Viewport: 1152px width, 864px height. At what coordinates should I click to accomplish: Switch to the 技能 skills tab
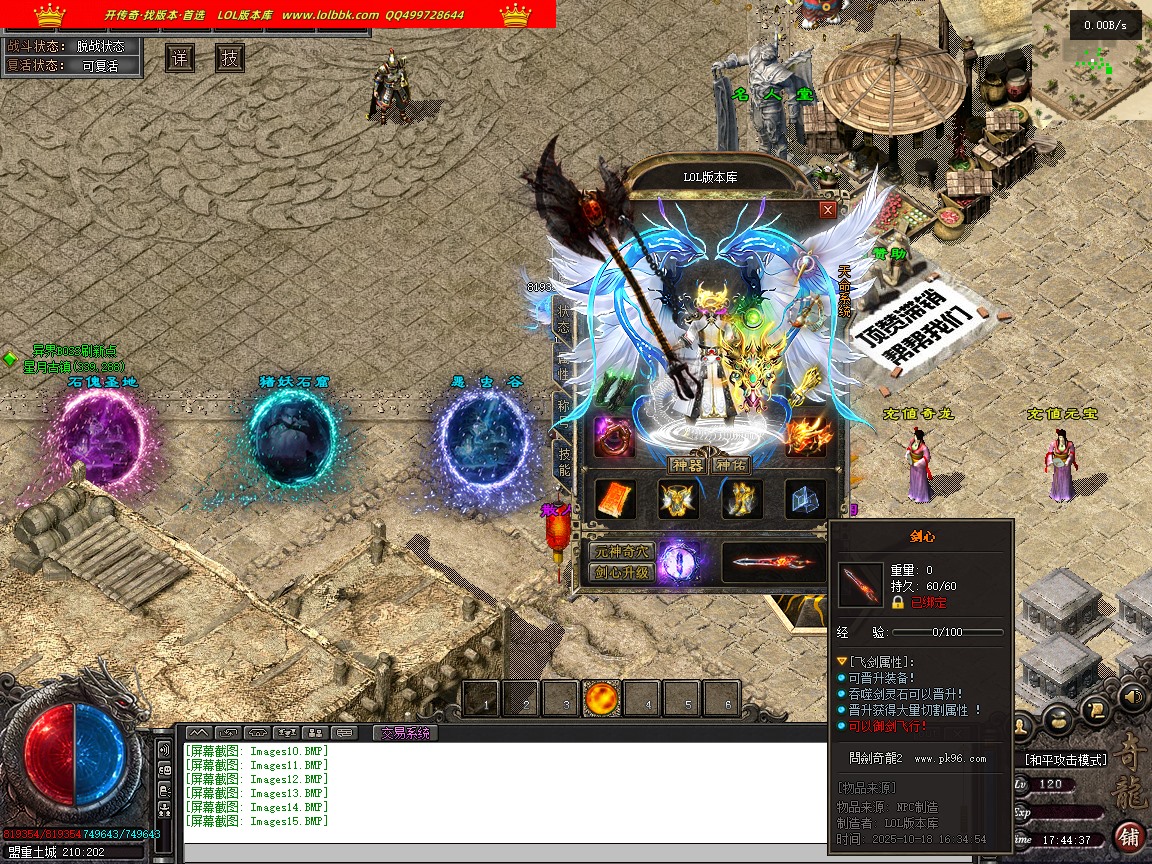pyautogui.click(x=564, y=463)
